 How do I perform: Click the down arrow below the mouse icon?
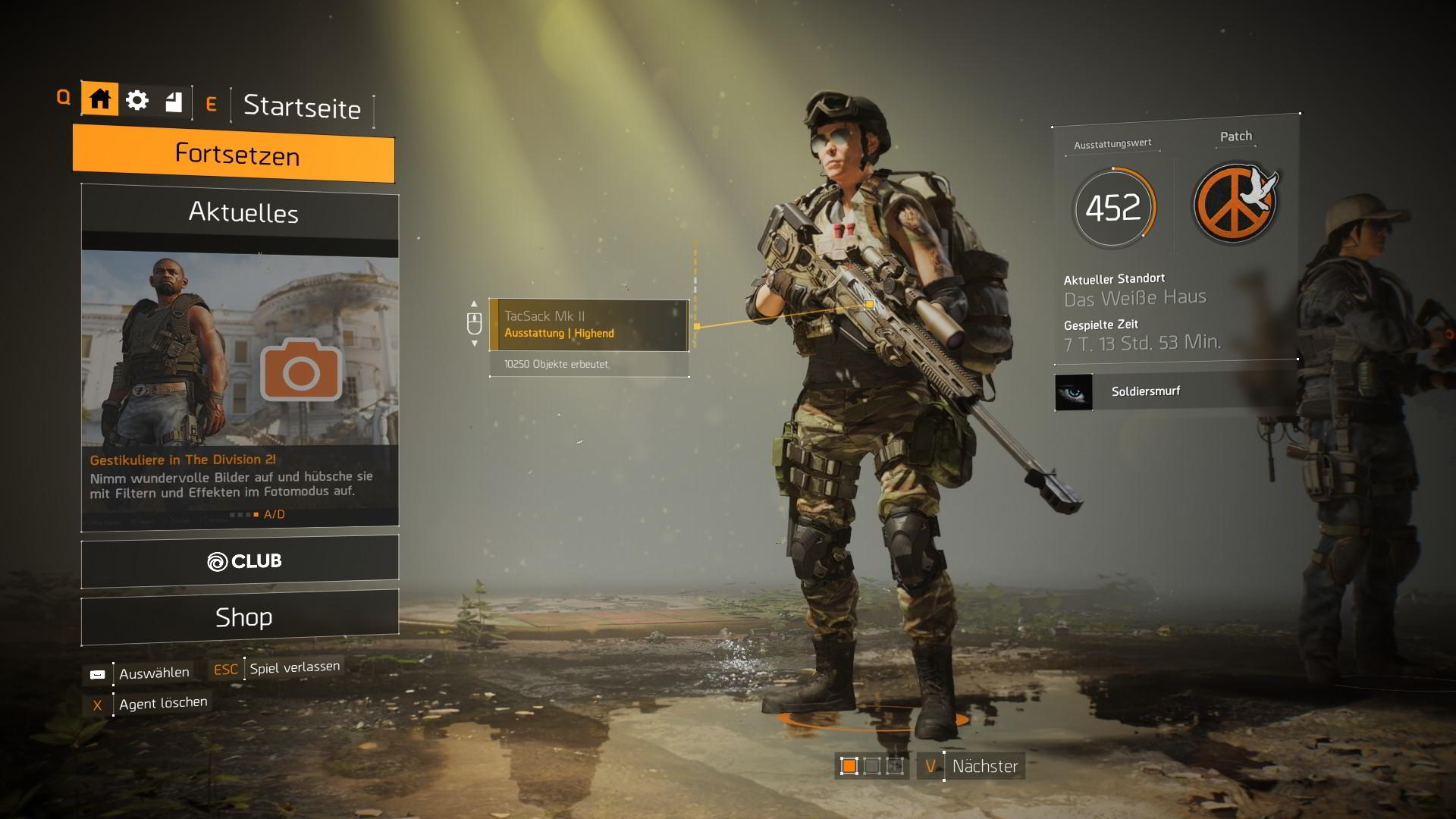pyautogui.click(x=474, y=344)
